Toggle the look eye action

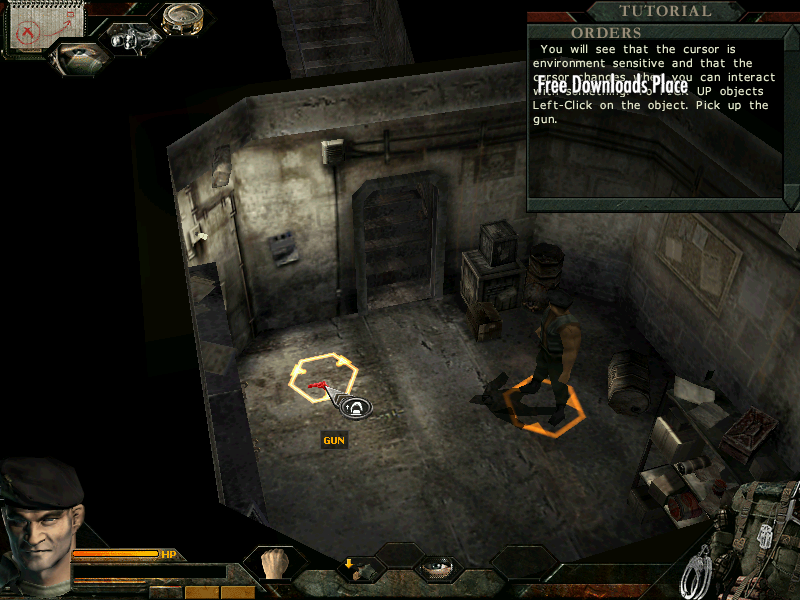click(437, 570)
